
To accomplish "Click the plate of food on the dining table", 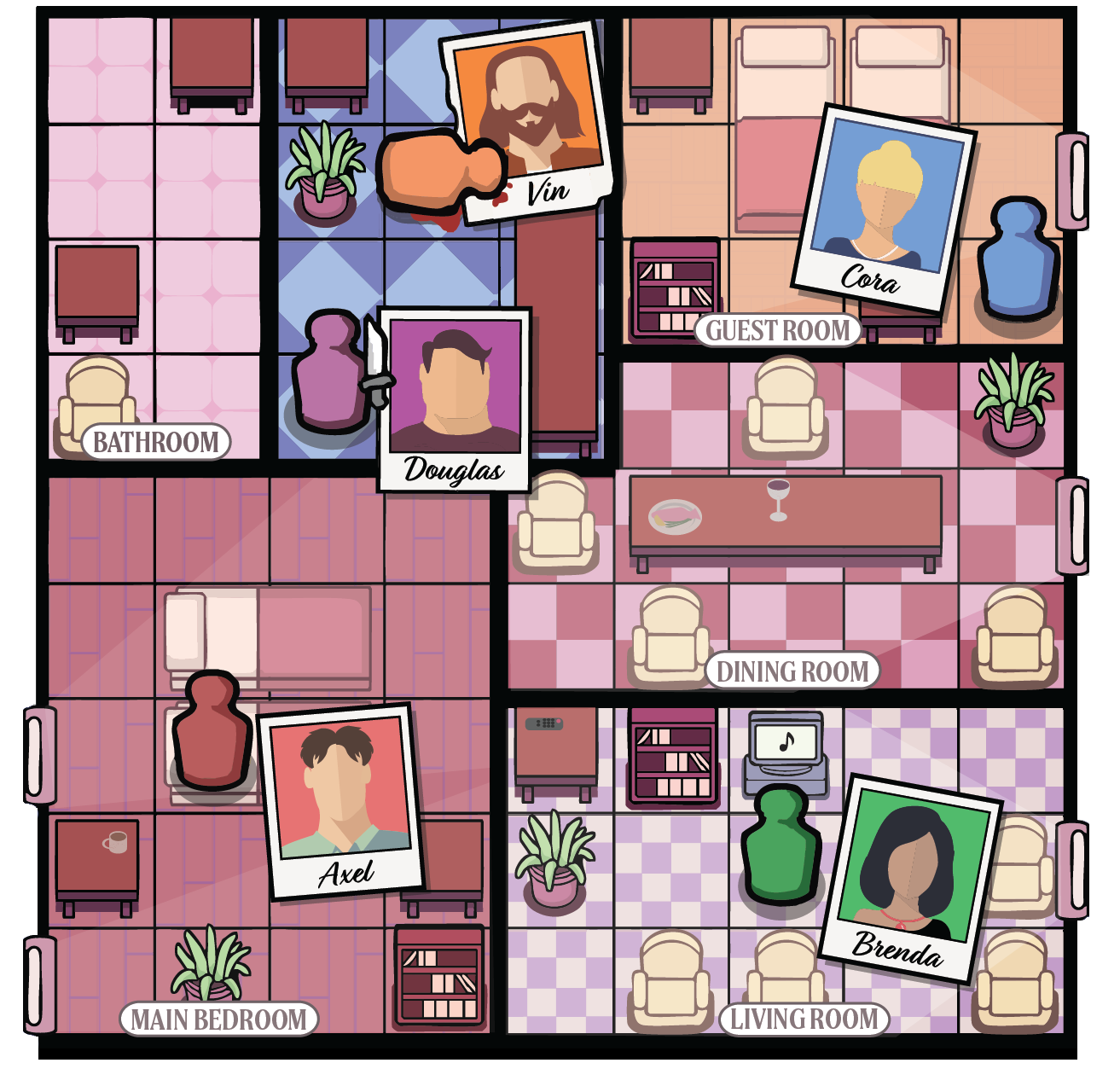I will [x=676, y=514].
